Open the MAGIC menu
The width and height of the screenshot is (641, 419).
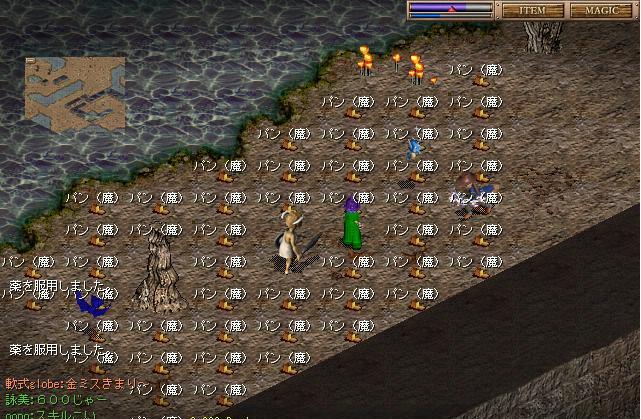[x=603, y=10]
